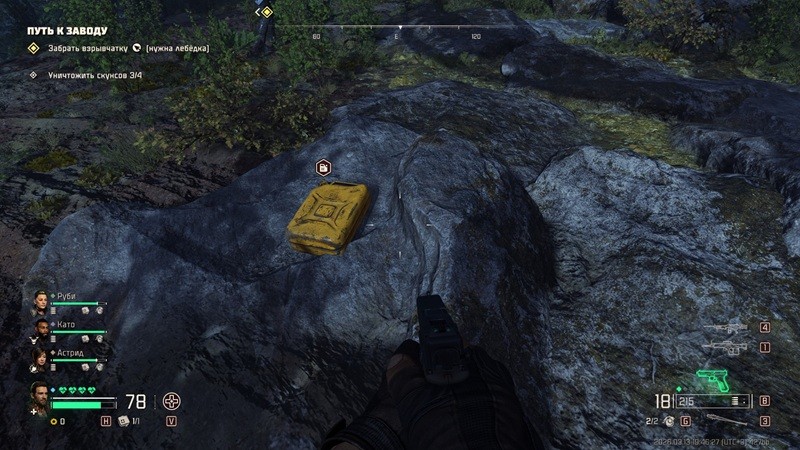Click the yellow objective marker on the compass
800x450 pixels.
[x=267, y=12]
